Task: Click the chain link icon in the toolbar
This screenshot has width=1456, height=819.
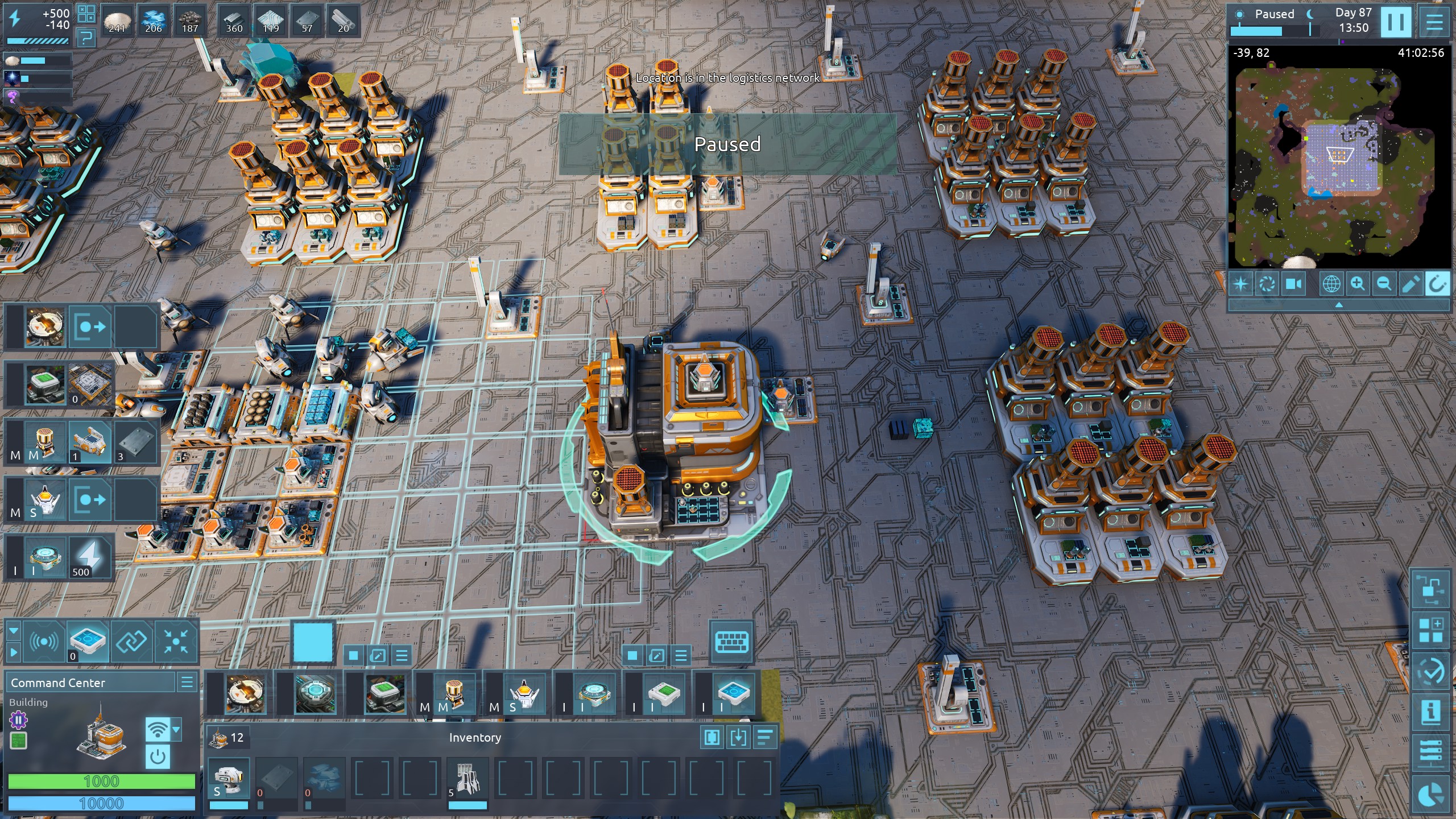Action: pos(131,642)
